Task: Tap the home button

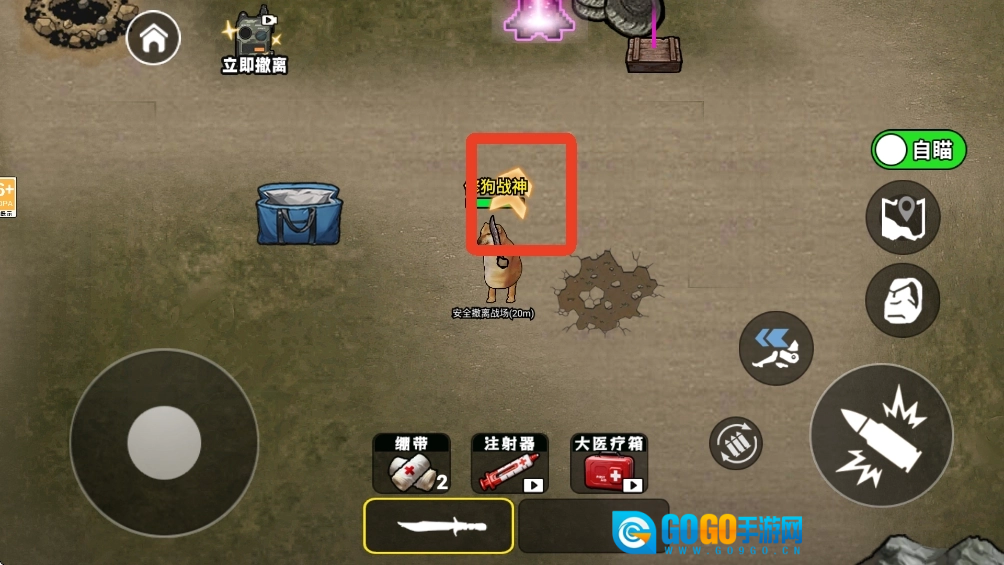Action: click(154, 39)
